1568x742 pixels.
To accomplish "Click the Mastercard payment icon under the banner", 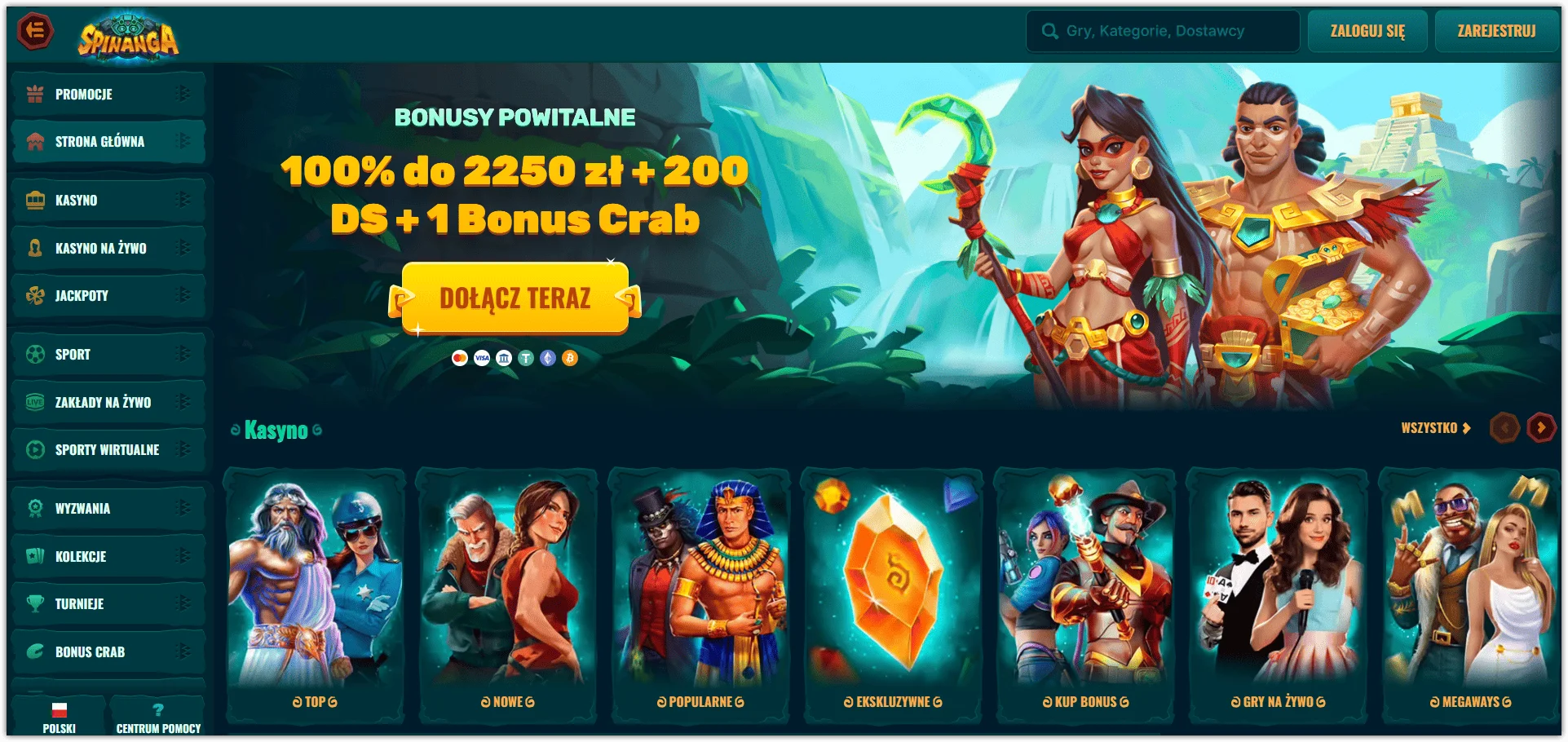I will pos(460,358).
